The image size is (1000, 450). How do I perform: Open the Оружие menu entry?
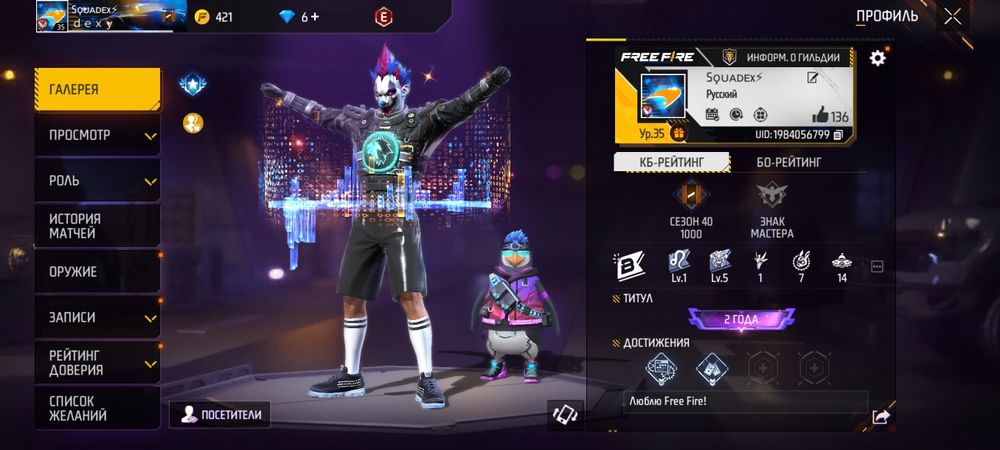point(97,271)
